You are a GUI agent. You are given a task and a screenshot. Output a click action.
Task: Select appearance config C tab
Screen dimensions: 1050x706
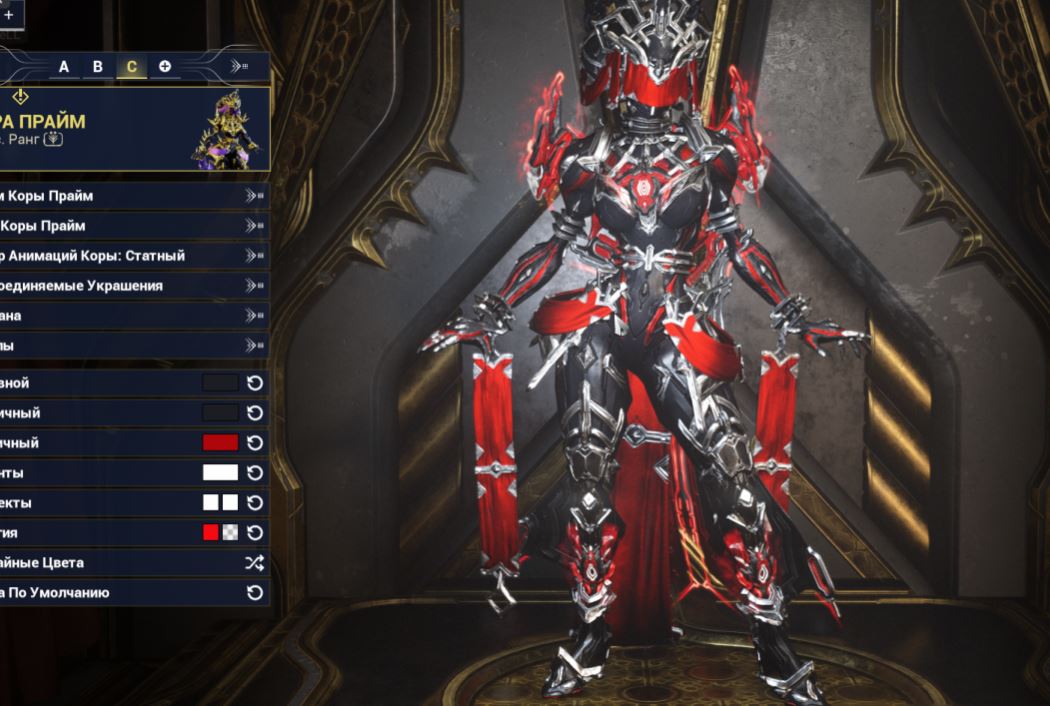point(131,67)
